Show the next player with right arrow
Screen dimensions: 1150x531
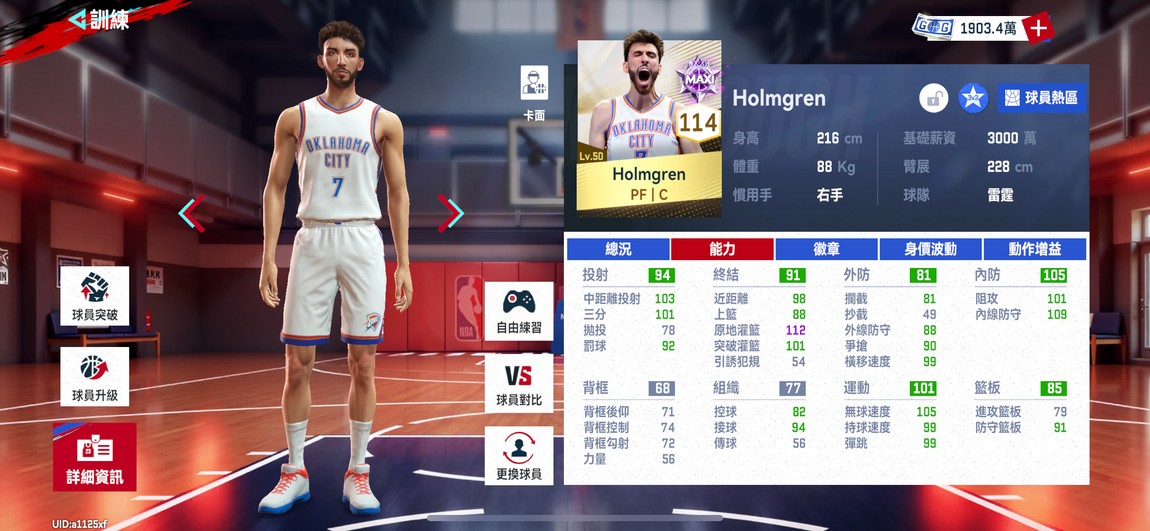pyautogui.click(x=451, y=213)
